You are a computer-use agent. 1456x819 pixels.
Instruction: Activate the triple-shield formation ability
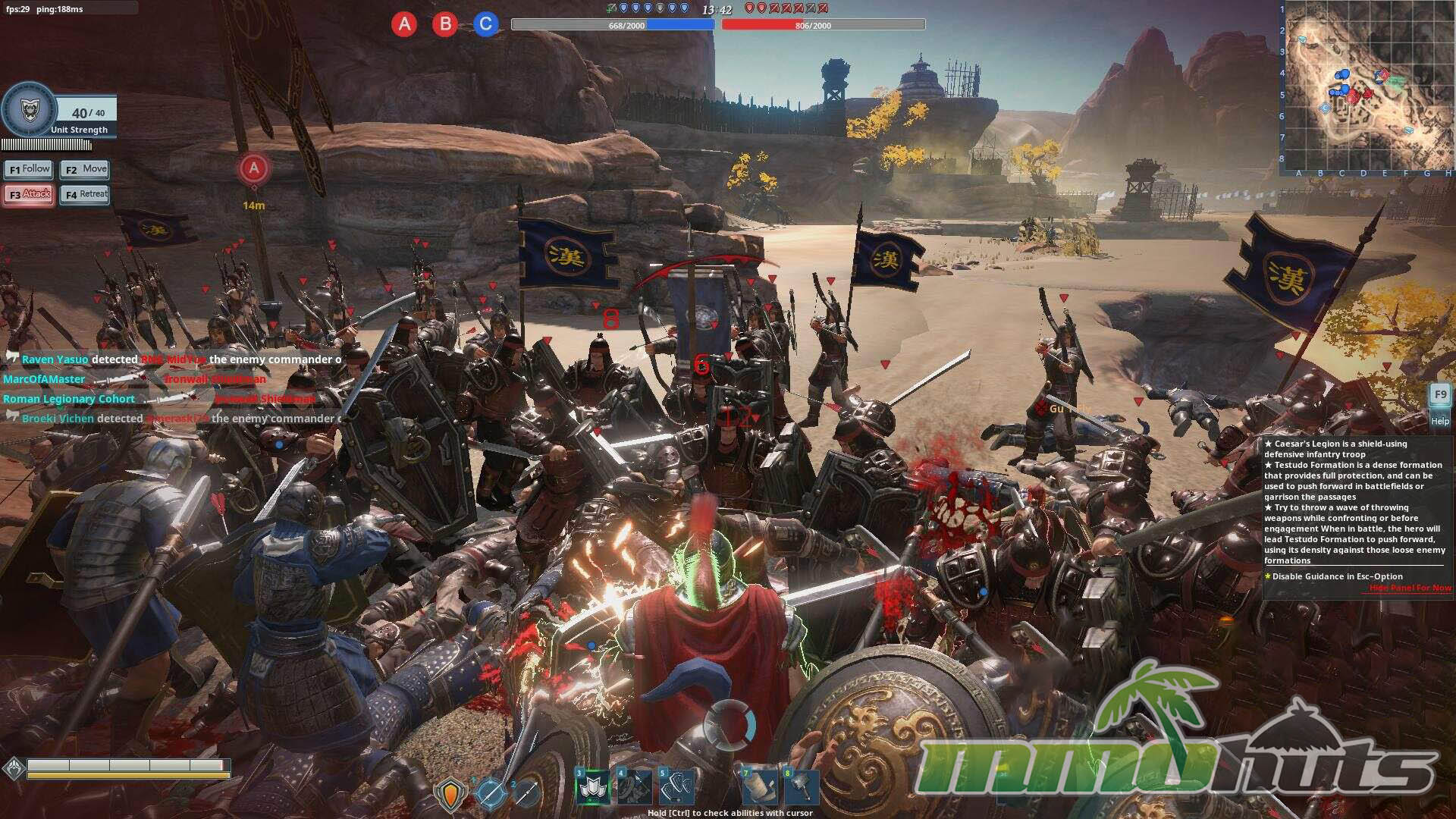593,787
